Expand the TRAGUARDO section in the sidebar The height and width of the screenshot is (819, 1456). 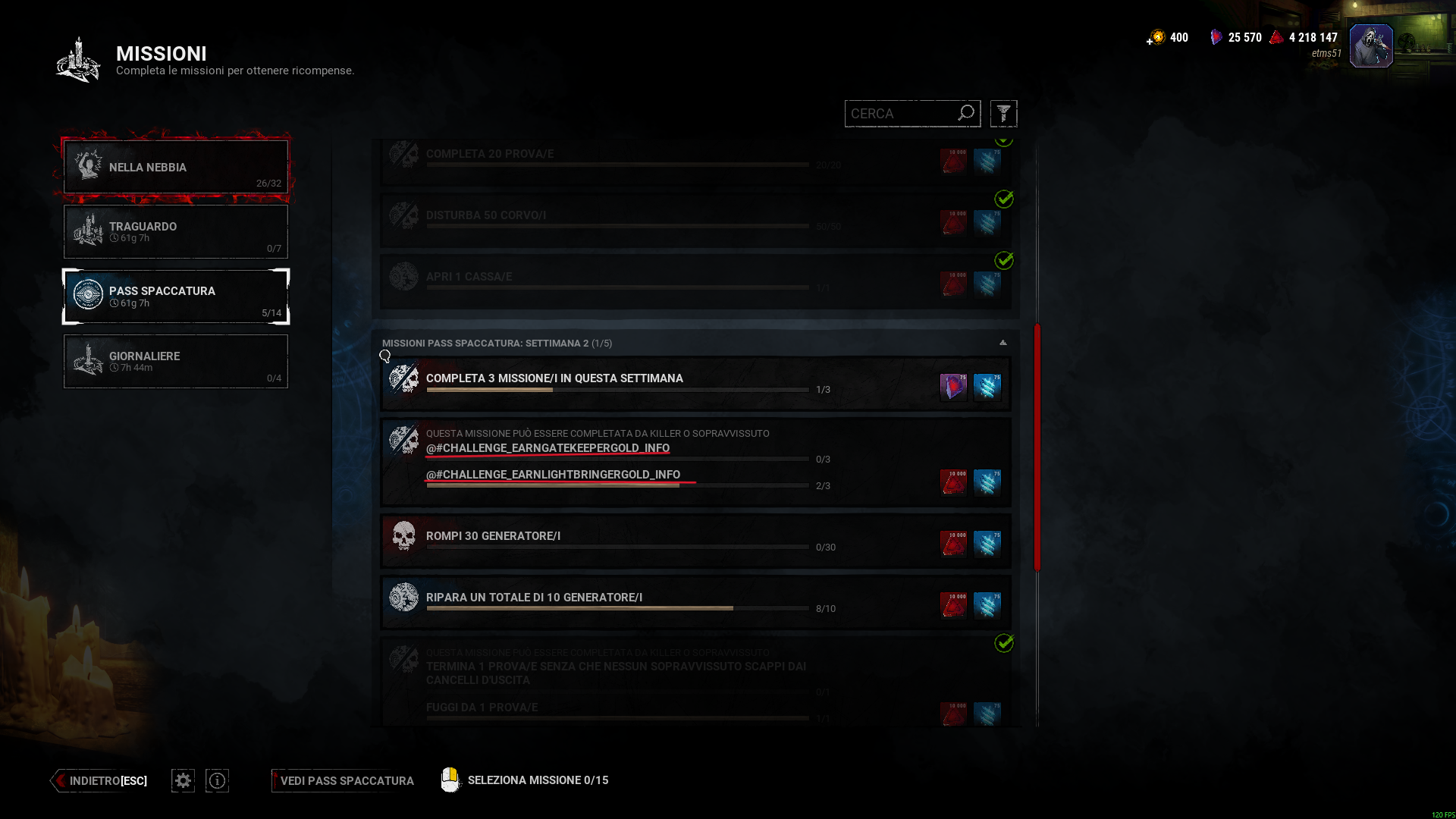tap(175, 231)
